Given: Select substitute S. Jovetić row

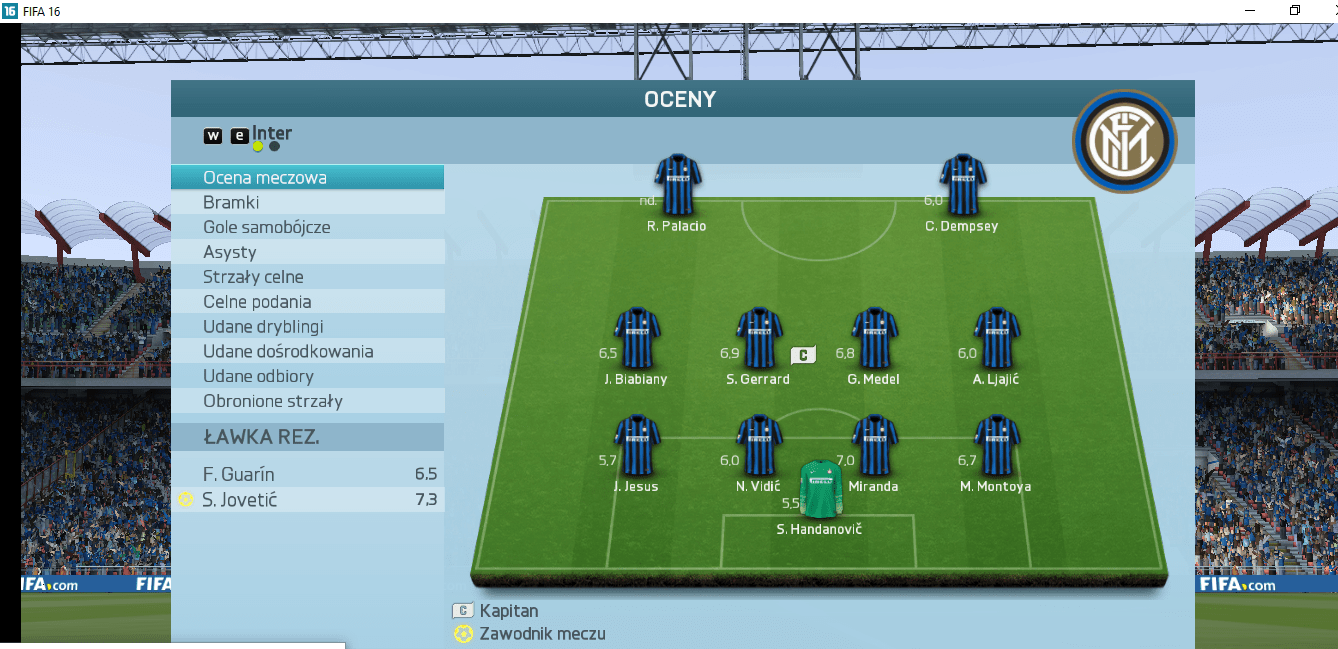Looking at the screenshot, I should [307, 499].
